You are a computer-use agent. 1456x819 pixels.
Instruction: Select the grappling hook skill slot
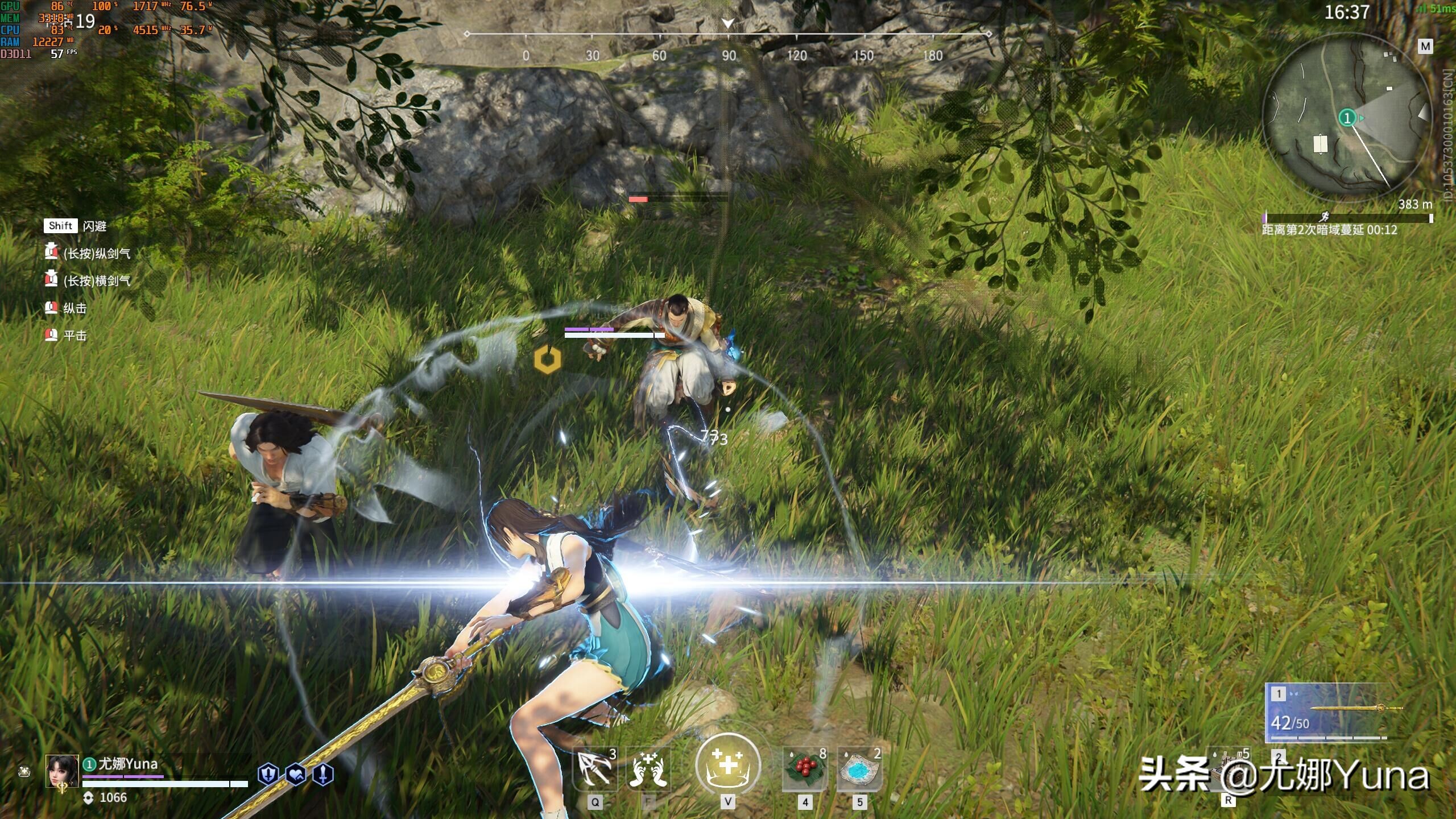coord(594,769)
